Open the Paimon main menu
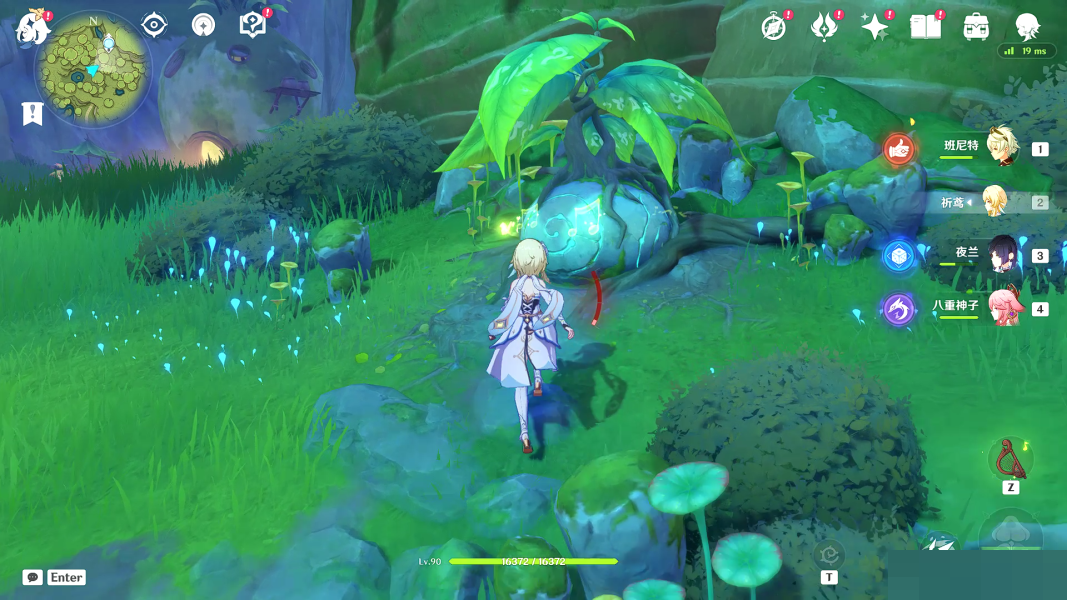This screenshot has height=600, width=1067. [x=32, y=28]
